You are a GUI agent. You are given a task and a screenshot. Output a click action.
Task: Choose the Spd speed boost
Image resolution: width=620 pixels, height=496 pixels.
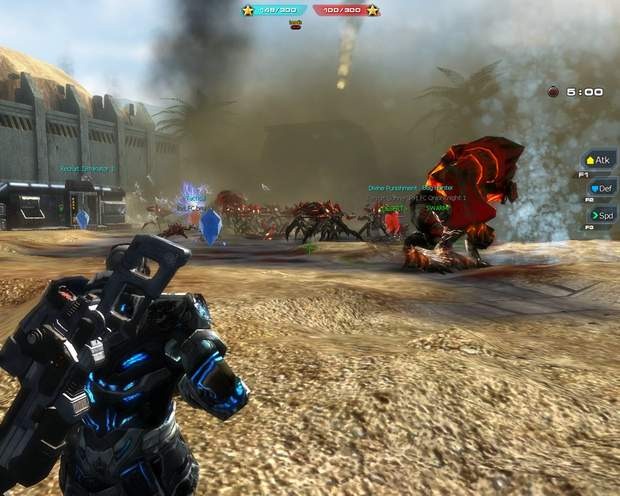[x=601, y=214]
